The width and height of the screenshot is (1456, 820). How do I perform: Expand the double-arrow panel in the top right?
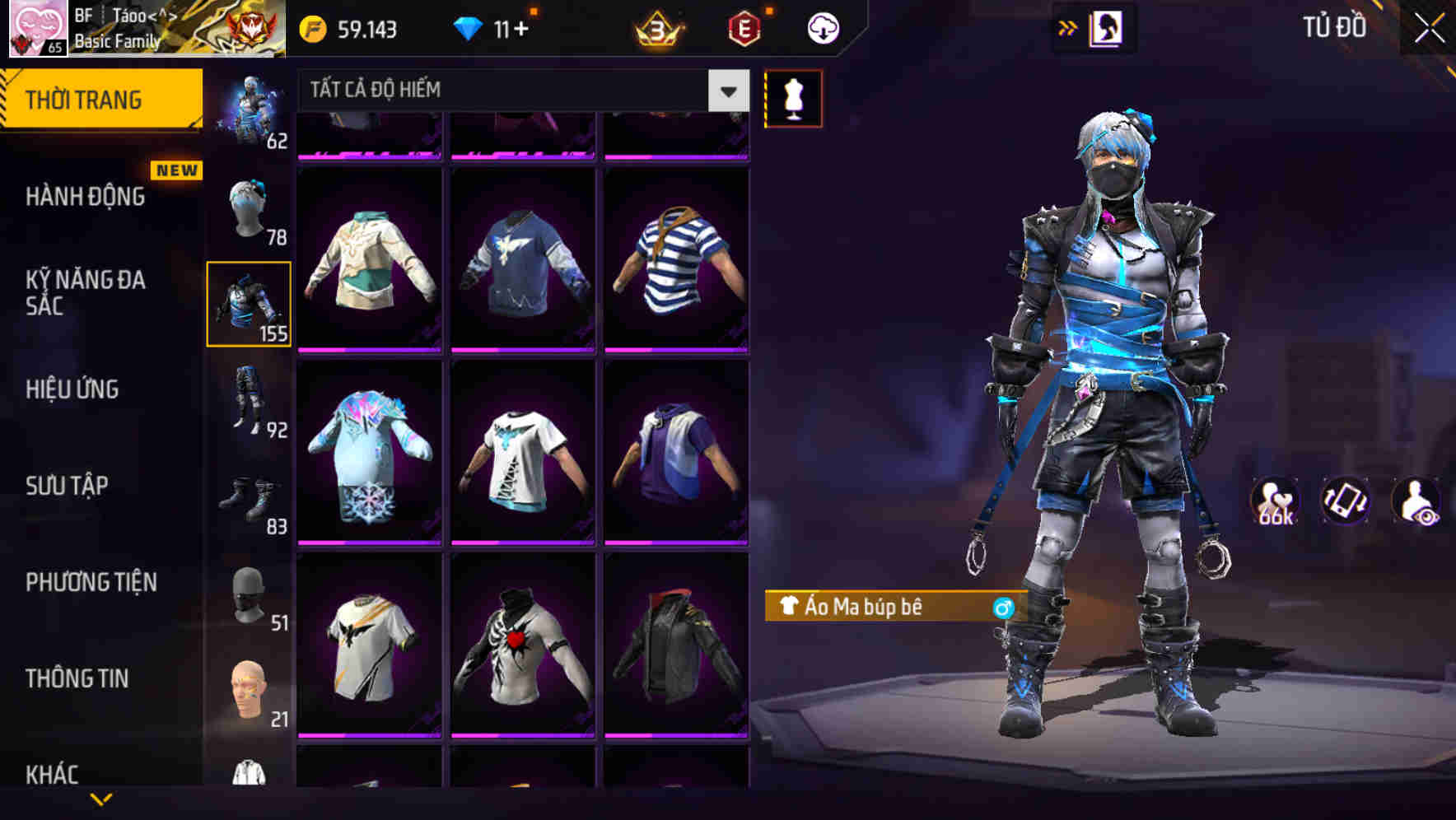tap(1067, 26)
